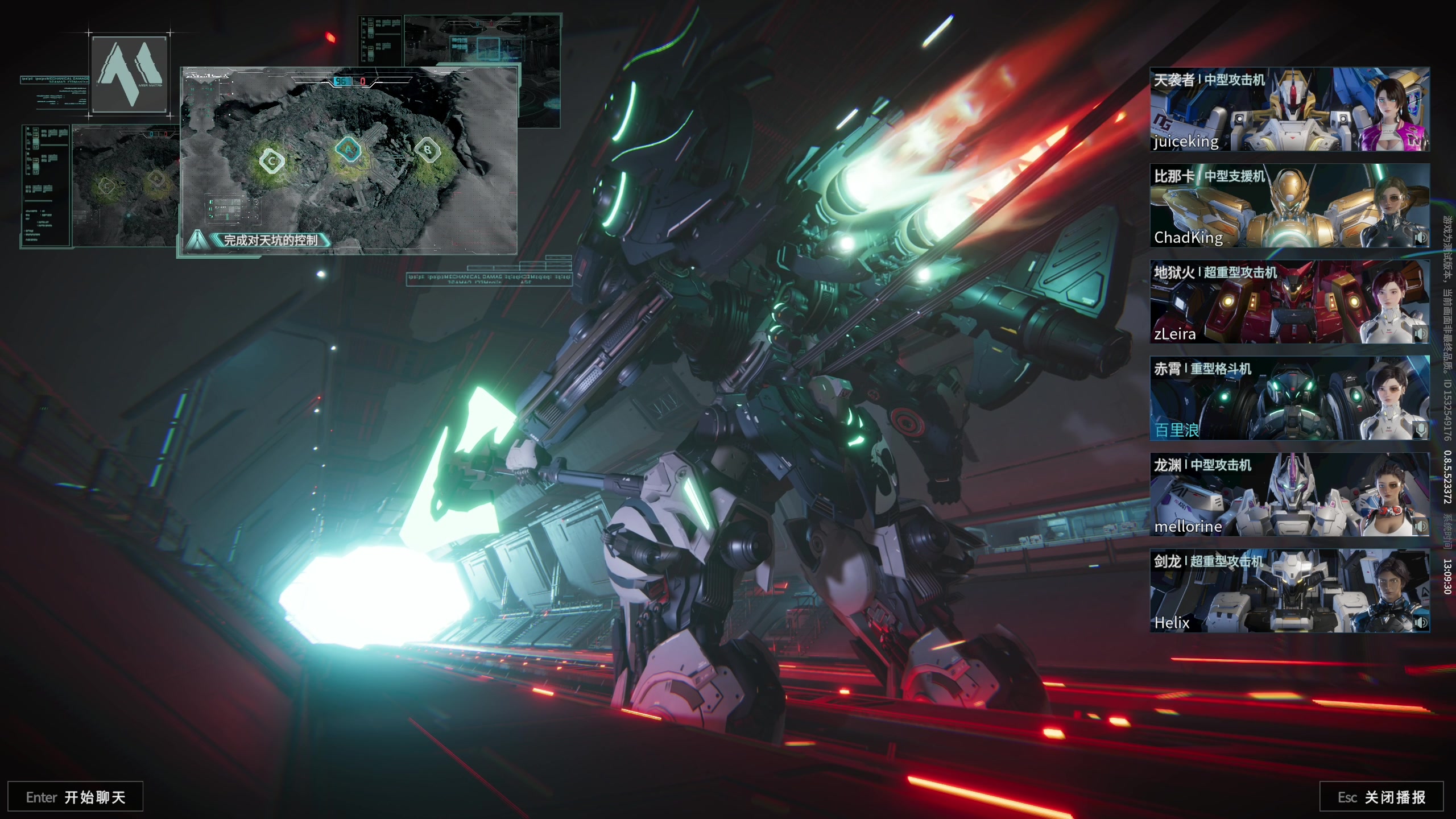Toggle the speaker icon on mellorine's card

point(1420,527)
